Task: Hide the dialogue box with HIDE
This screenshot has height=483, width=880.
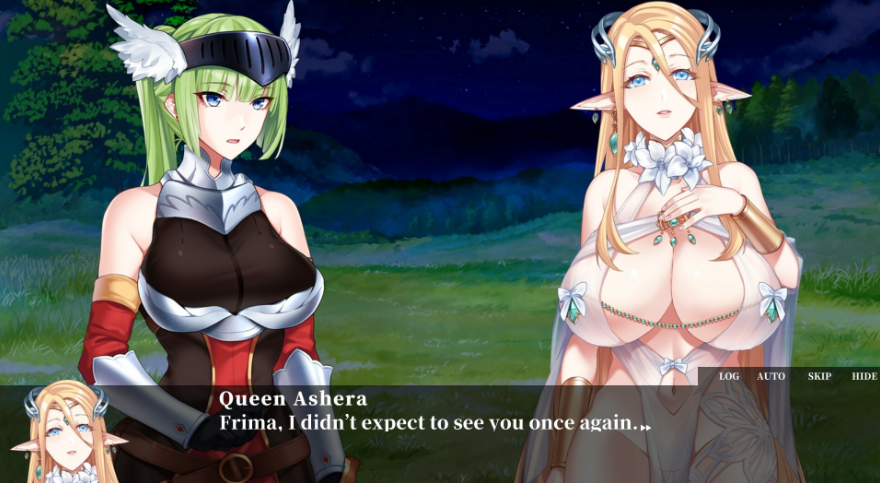Action: [864, 376]
